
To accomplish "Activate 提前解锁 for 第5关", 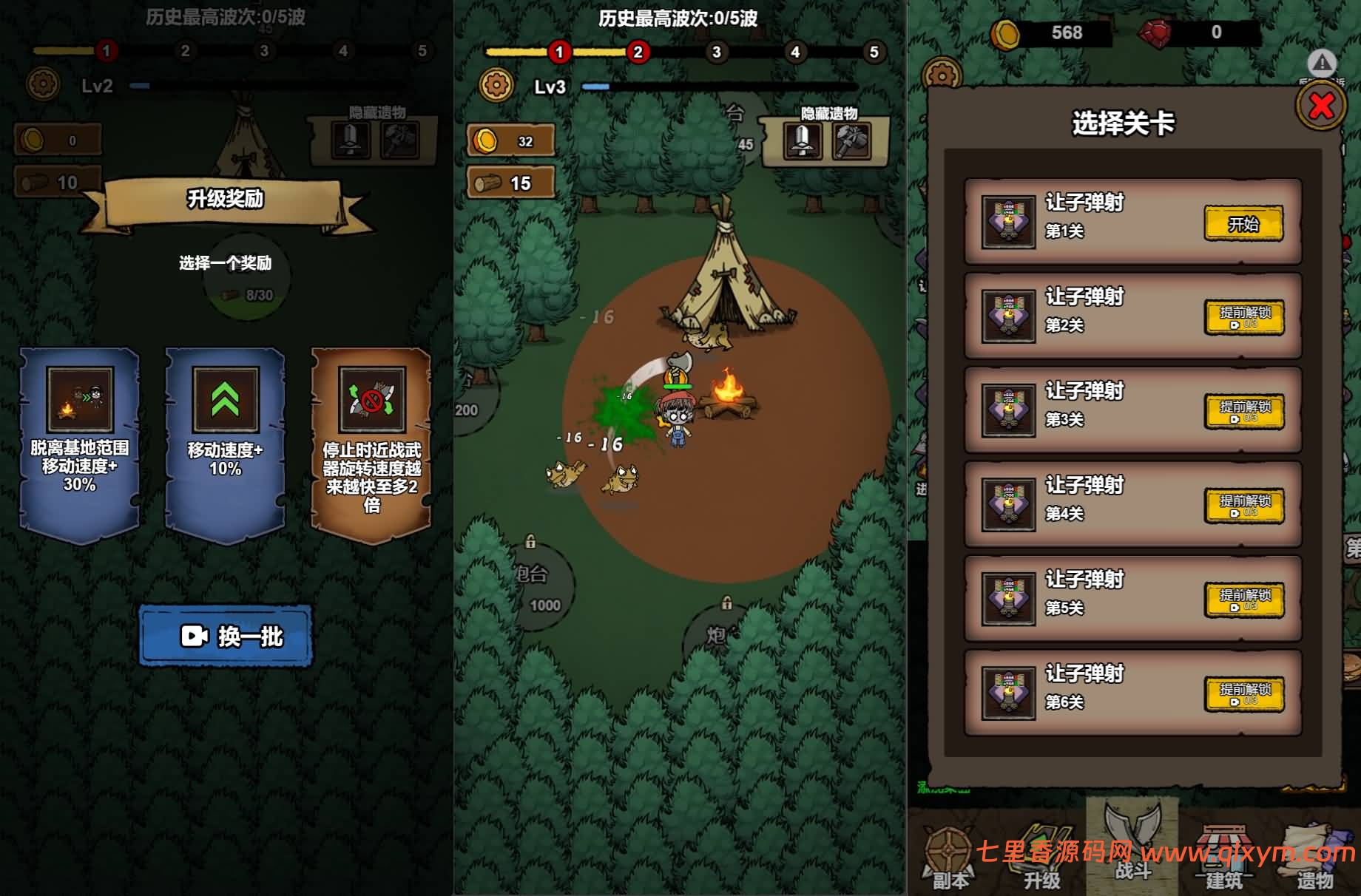I will click(x=1244, y=600).
